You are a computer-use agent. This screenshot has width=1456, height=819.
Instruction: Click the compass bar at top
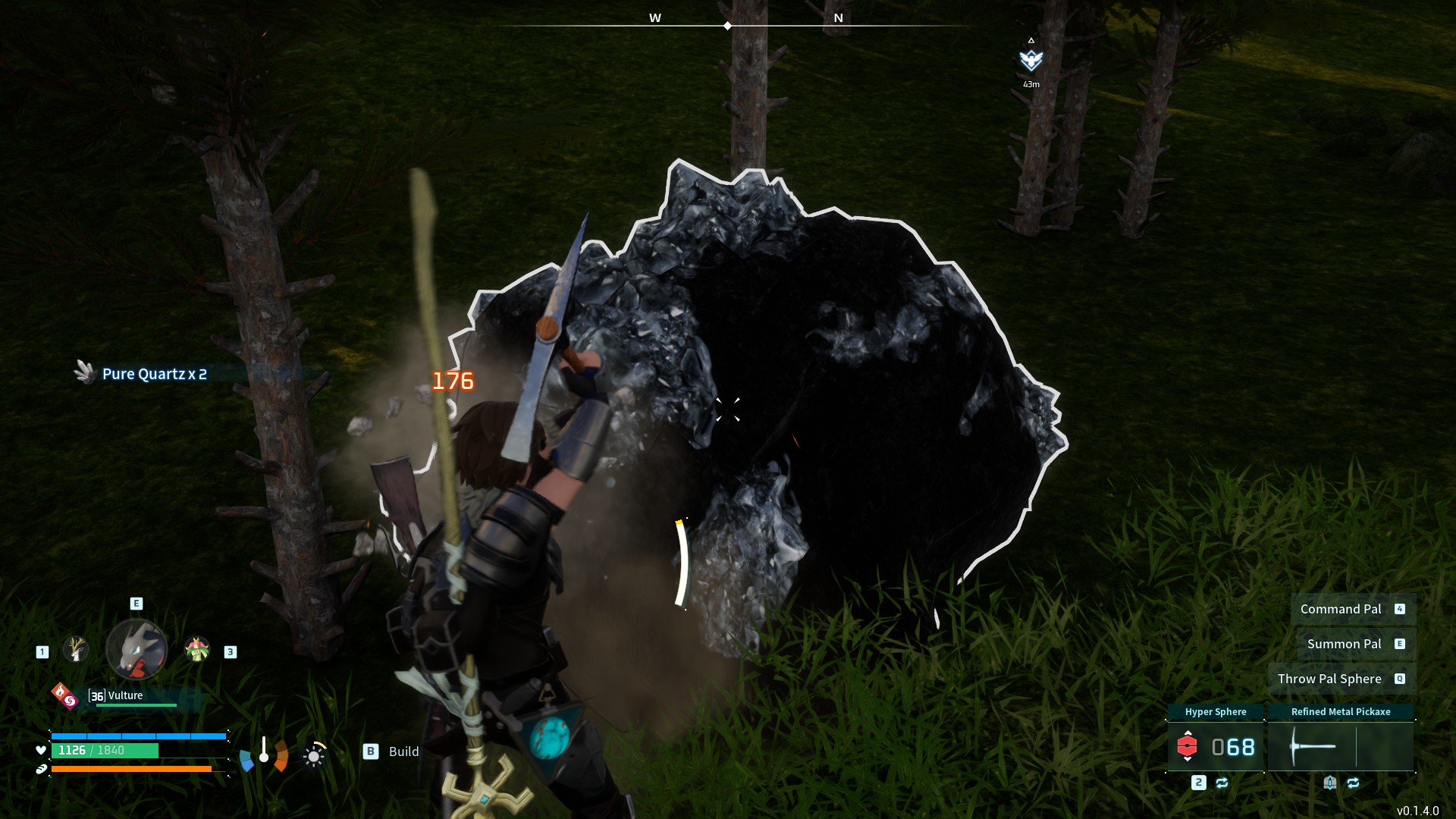coord(728,25)
